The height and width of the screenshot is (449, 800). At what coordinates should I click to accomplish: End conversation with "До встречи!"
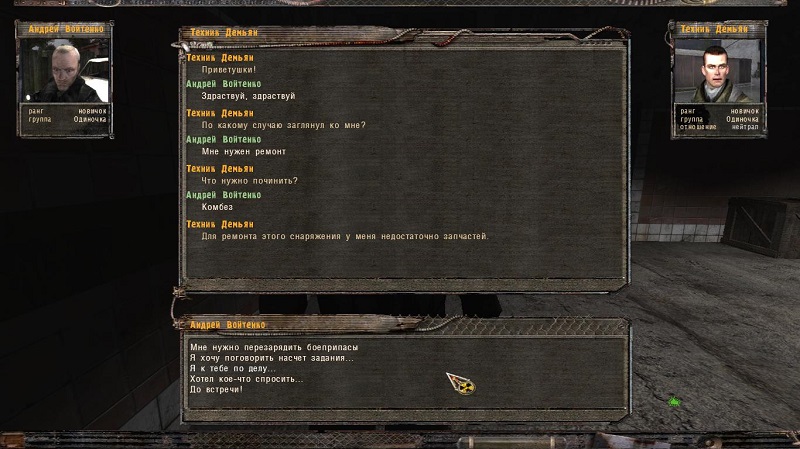pos(216,389)
